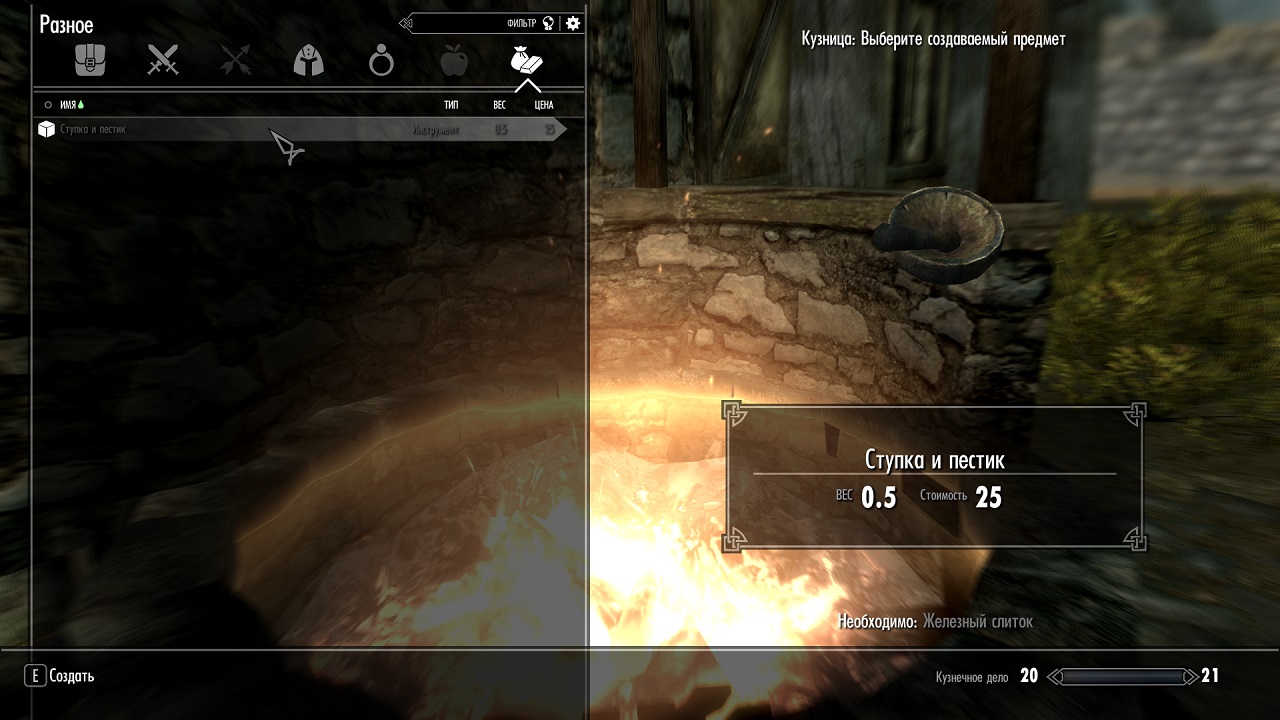Open the crossed arrows ammunition category
Viewport: 1280px width, 720px height.
[x=235, y=61]
